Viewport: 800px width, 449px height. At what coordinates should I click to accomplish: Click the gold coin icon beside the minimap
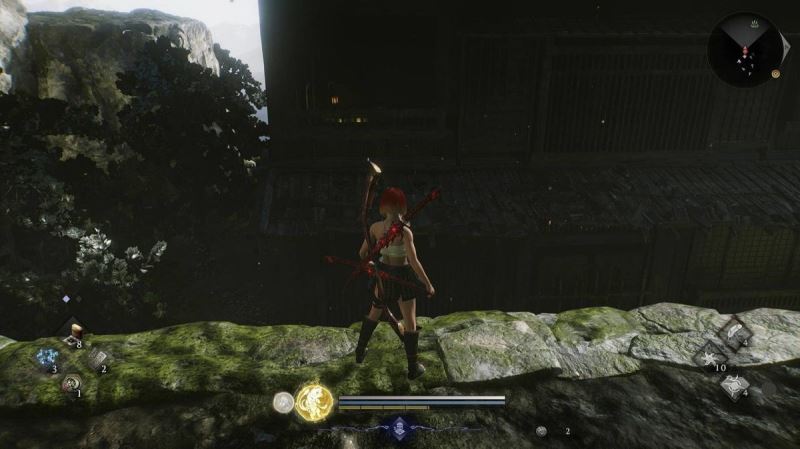point(776,74)
